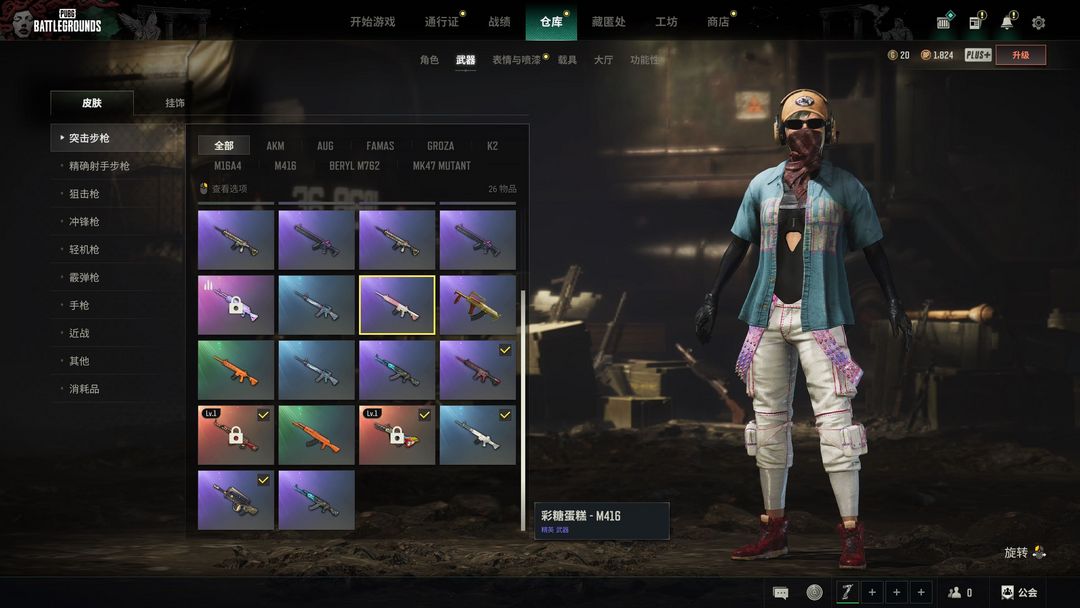
Task: Filter skins by BERYL M762
Action: (x=354, y=166)
